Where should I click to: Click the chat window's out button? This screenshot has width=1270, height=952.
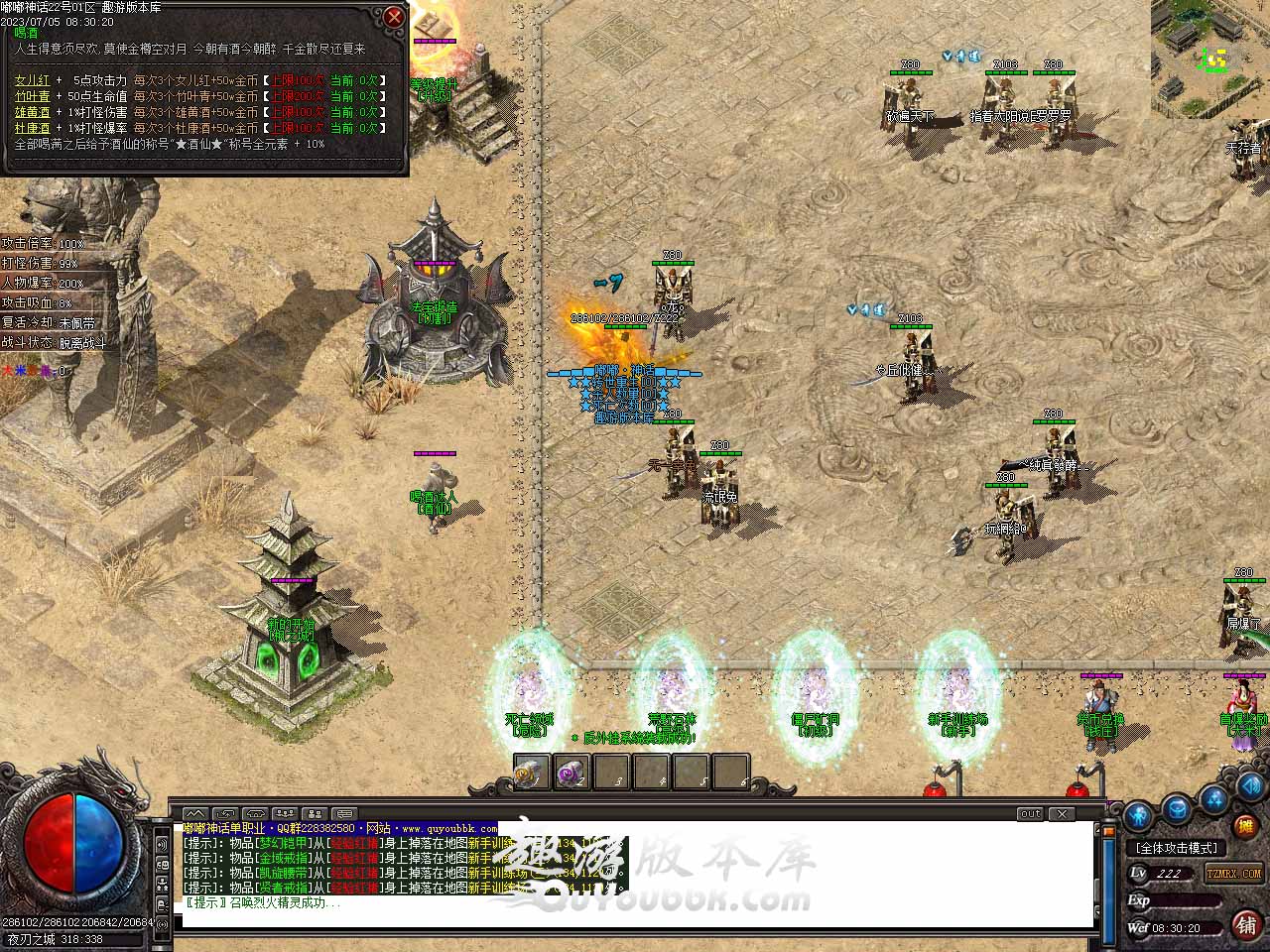click(x=1031, y=814)
